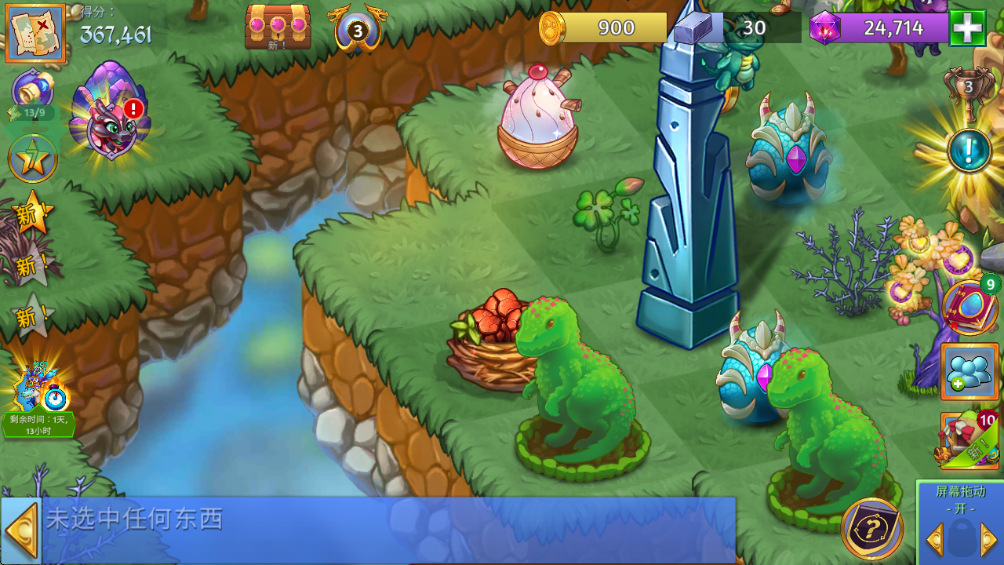Open the dragon book with 9 badge
Screen dimensions: 1004x565
pos(970,305)
